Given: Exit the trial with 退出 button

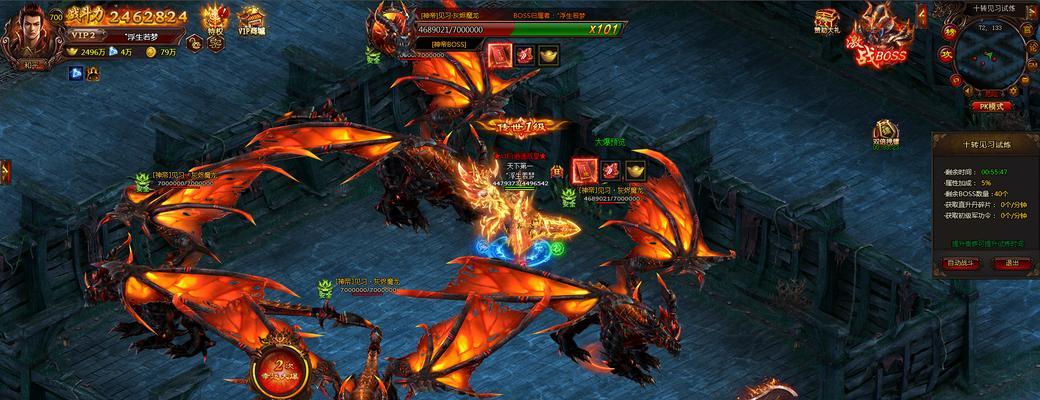Looking at the screenshot, I should tap(1012, 263).
